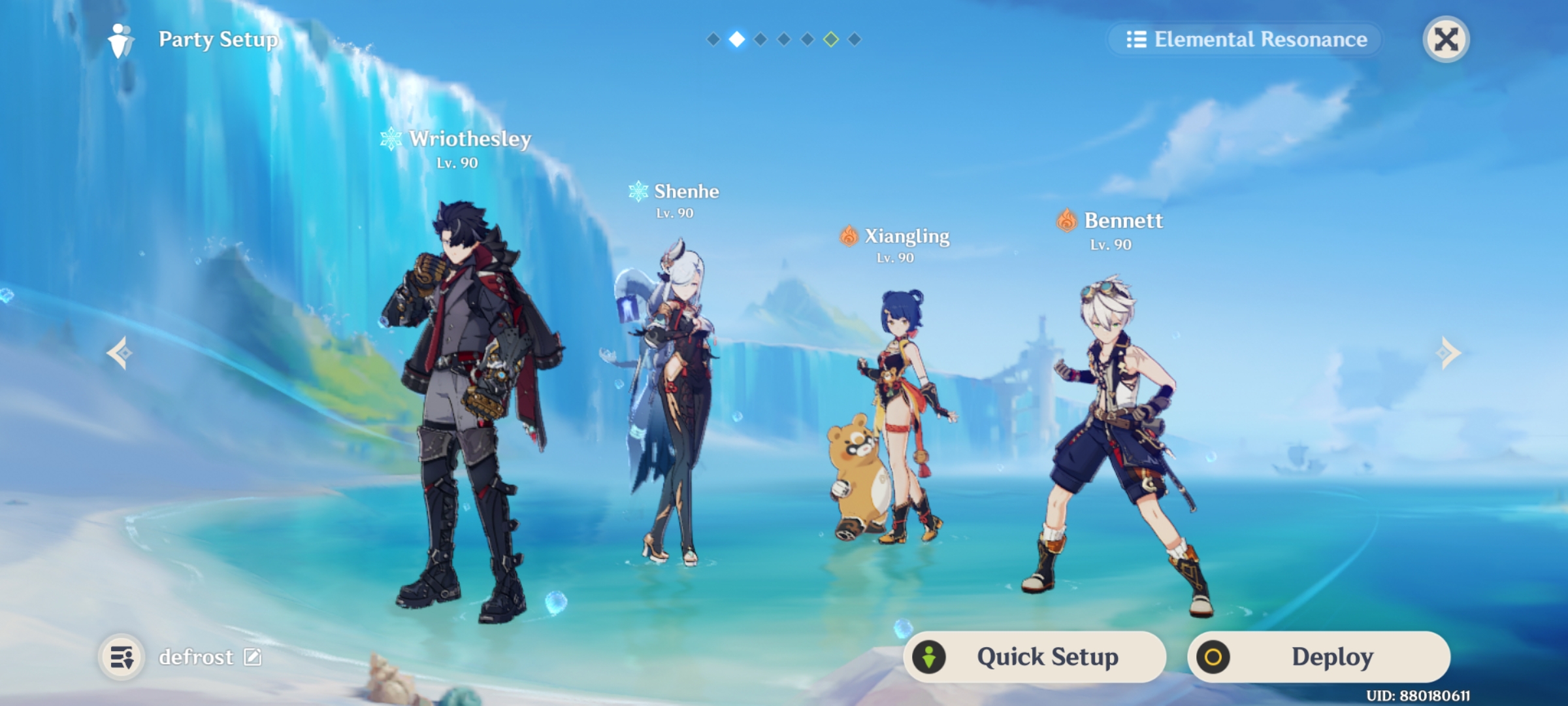1568x706 pixels.
Task: Expand previous party with the left arrow
Action: pyautogui.click(x=119, y=353)
